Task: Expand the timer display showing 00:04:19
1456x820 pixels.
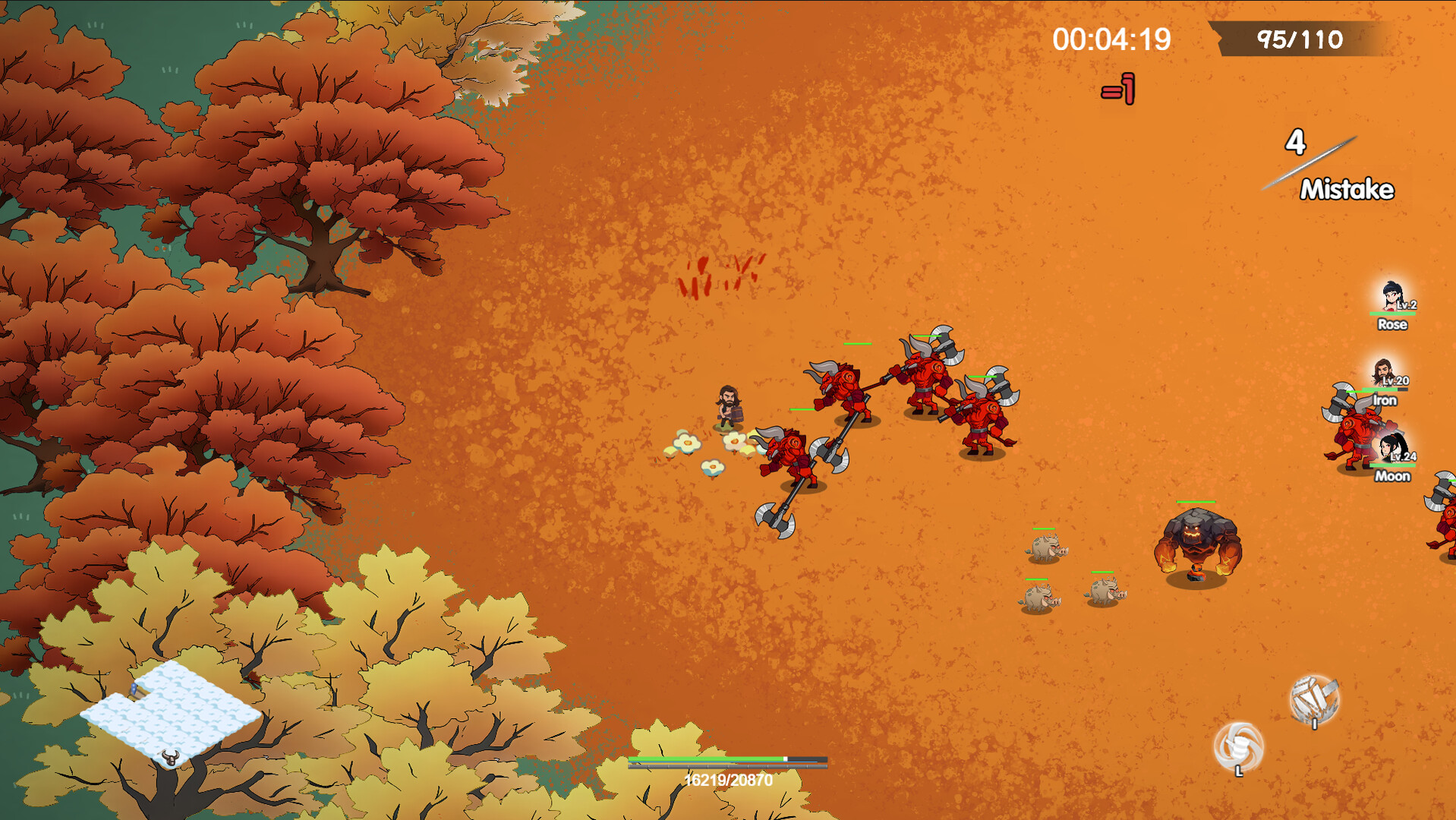Action: 1111,38
